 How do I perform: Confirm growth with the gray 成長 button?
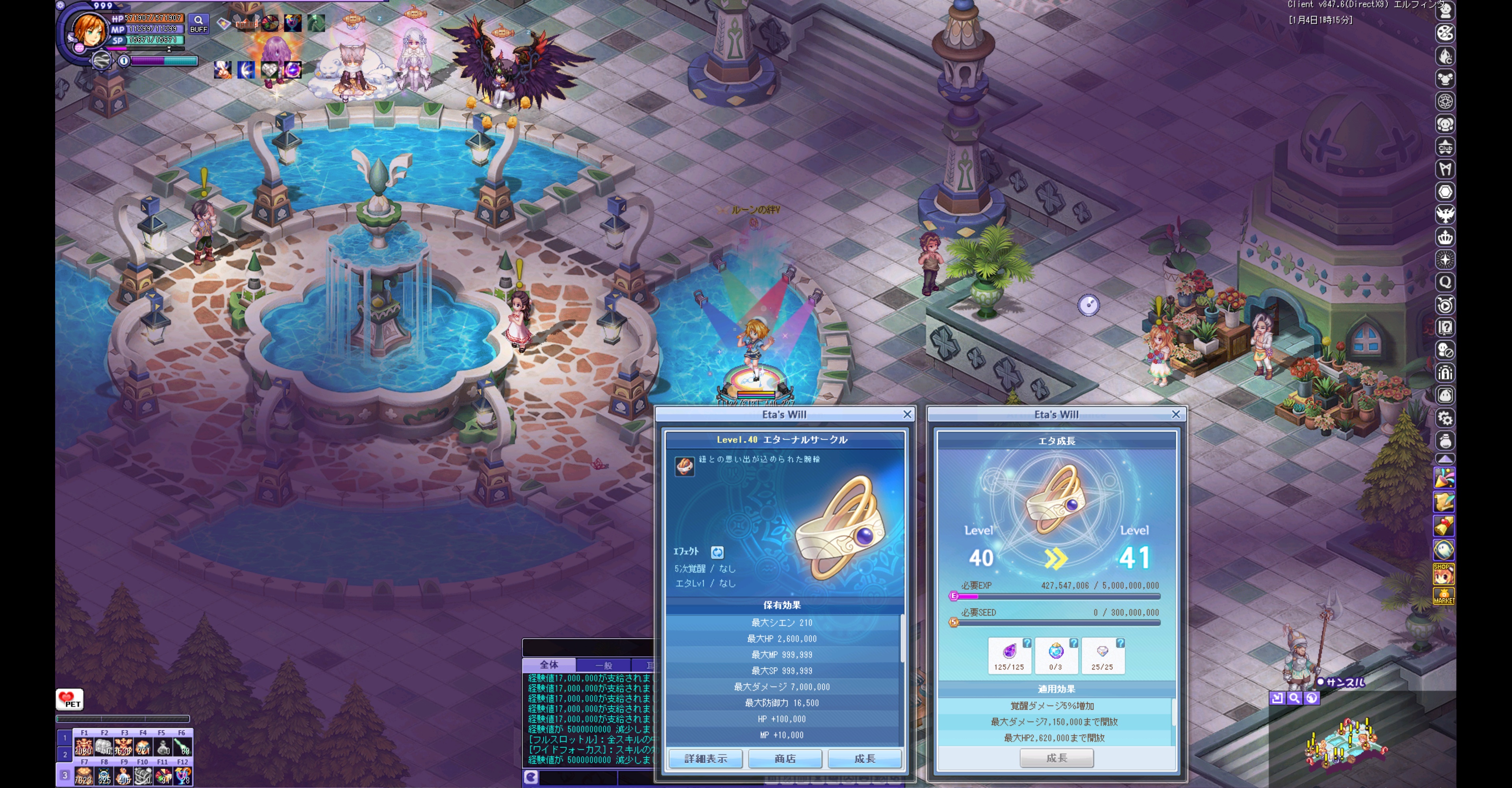(x=1056, y=758)
